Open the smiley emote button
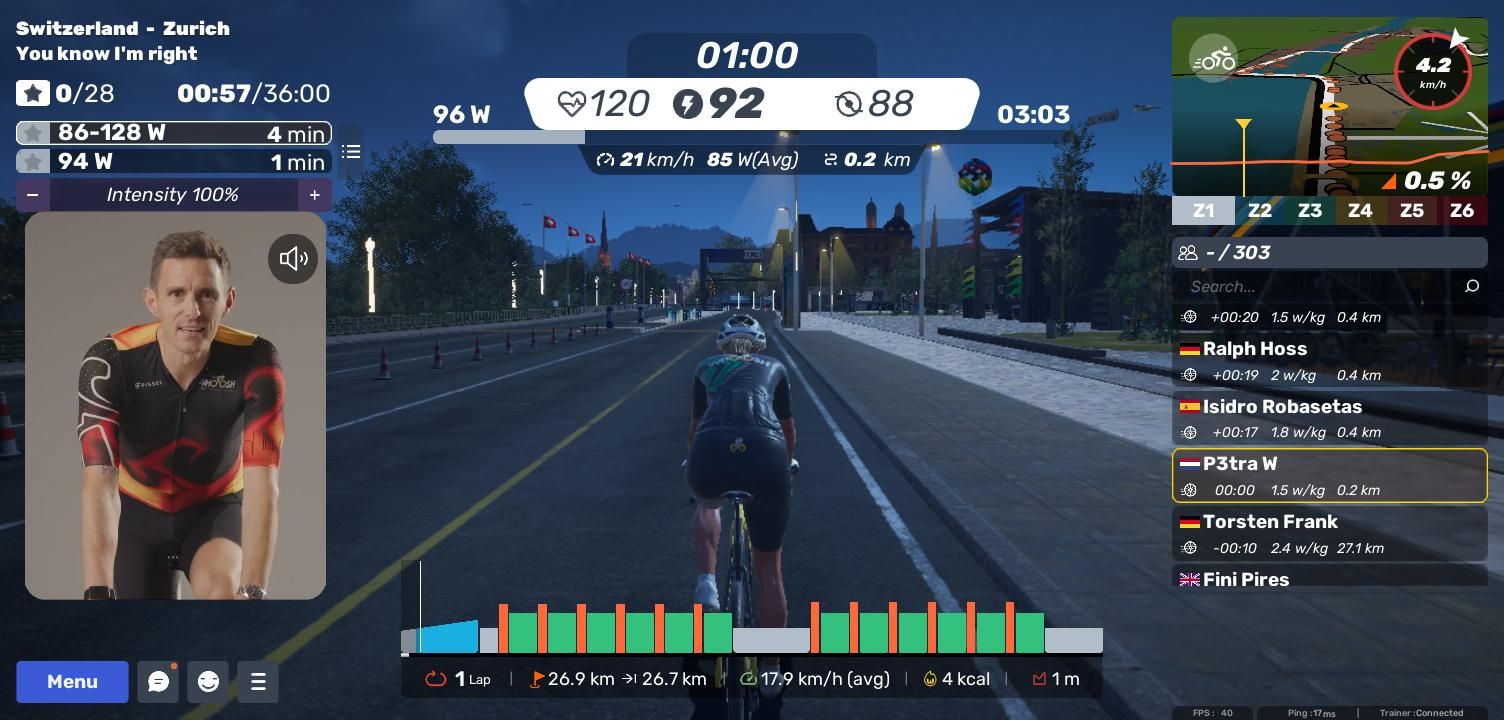The image size is (1504, 720). (x=208, y=682)
